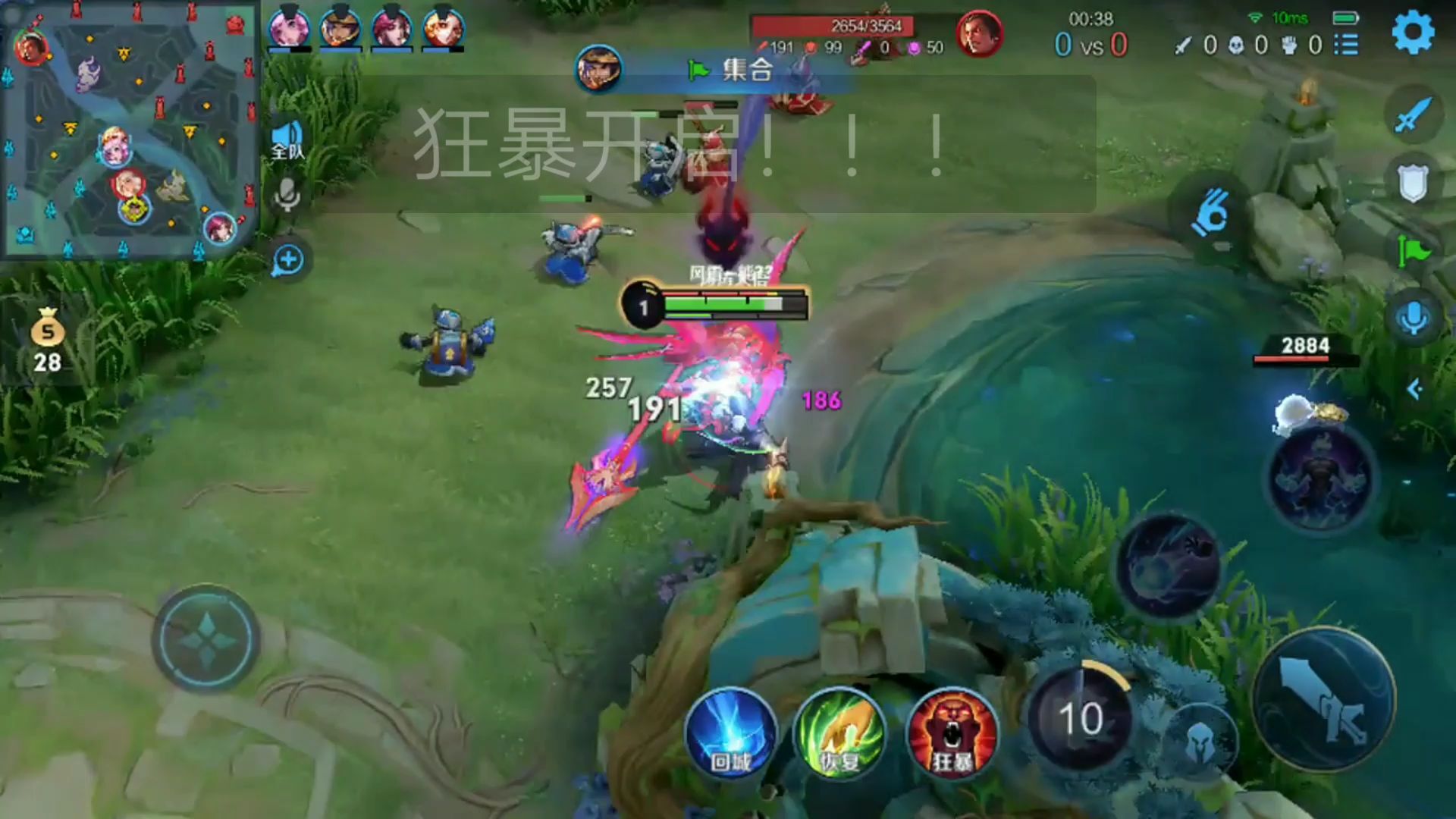Toggle the blue voice chat mic on right side
This screenshot has height=819, width=1456.
[1412, 317]
